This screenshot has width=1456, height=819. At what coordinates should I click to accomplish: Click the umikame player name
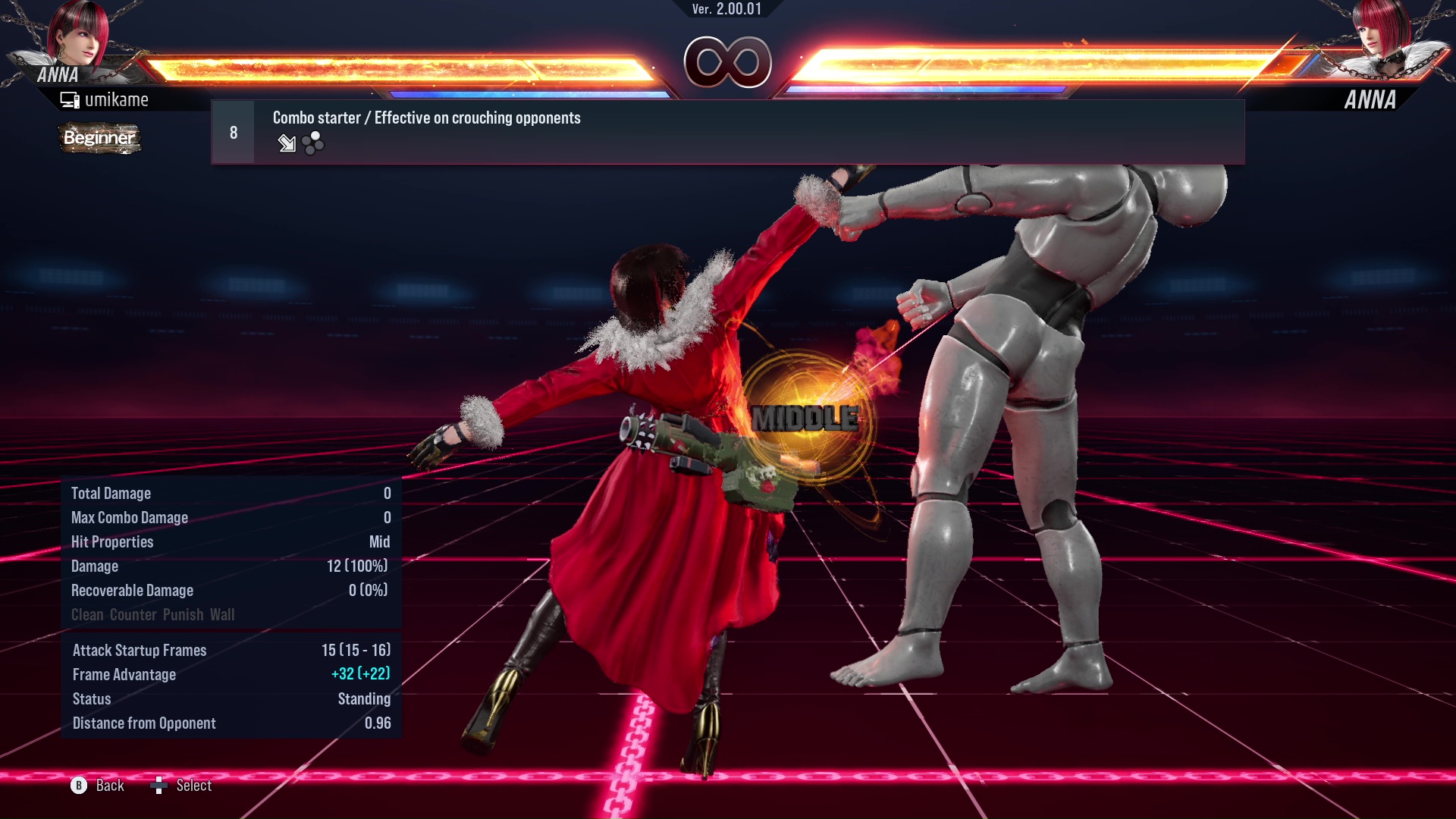coord(118,99)
